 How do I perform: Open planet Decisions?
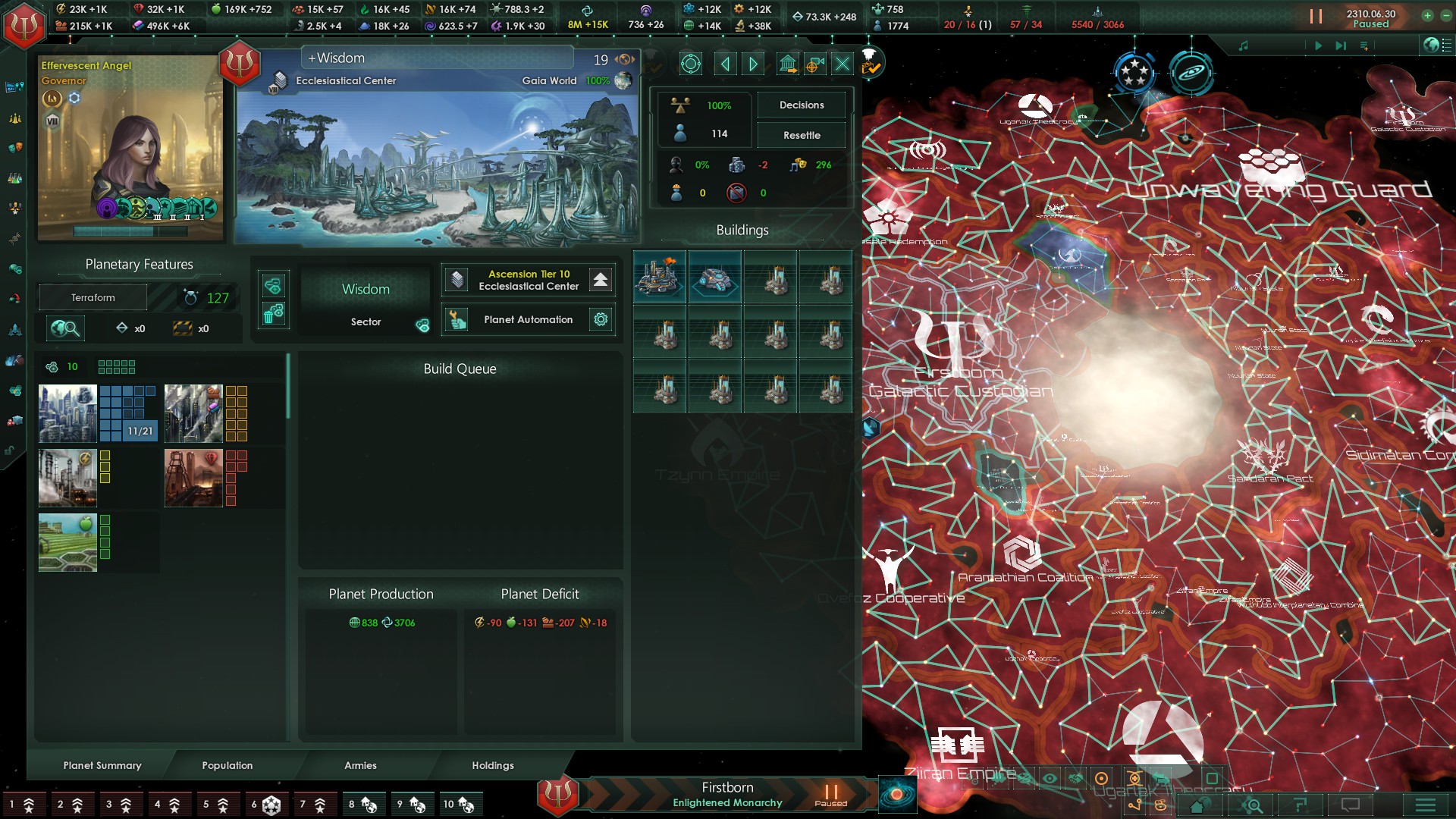pos(801,105)
